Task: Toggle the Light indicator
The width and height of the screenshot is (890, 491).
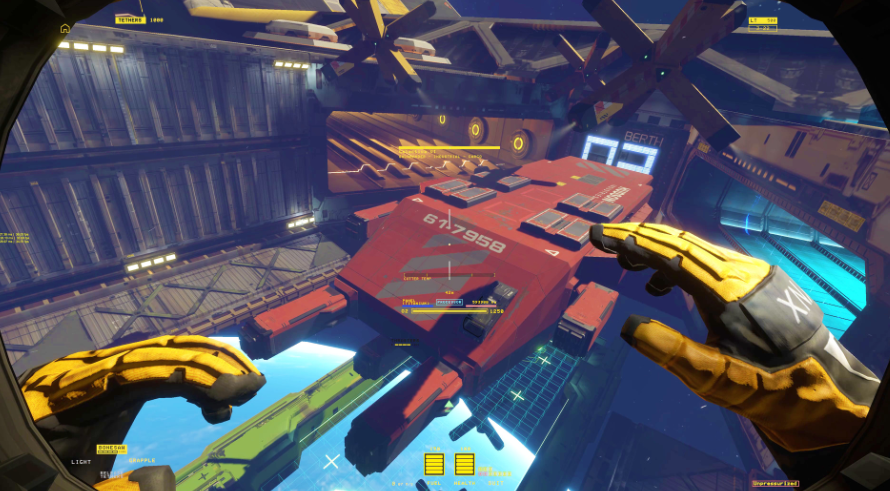Action: click(x=81, y=462)
